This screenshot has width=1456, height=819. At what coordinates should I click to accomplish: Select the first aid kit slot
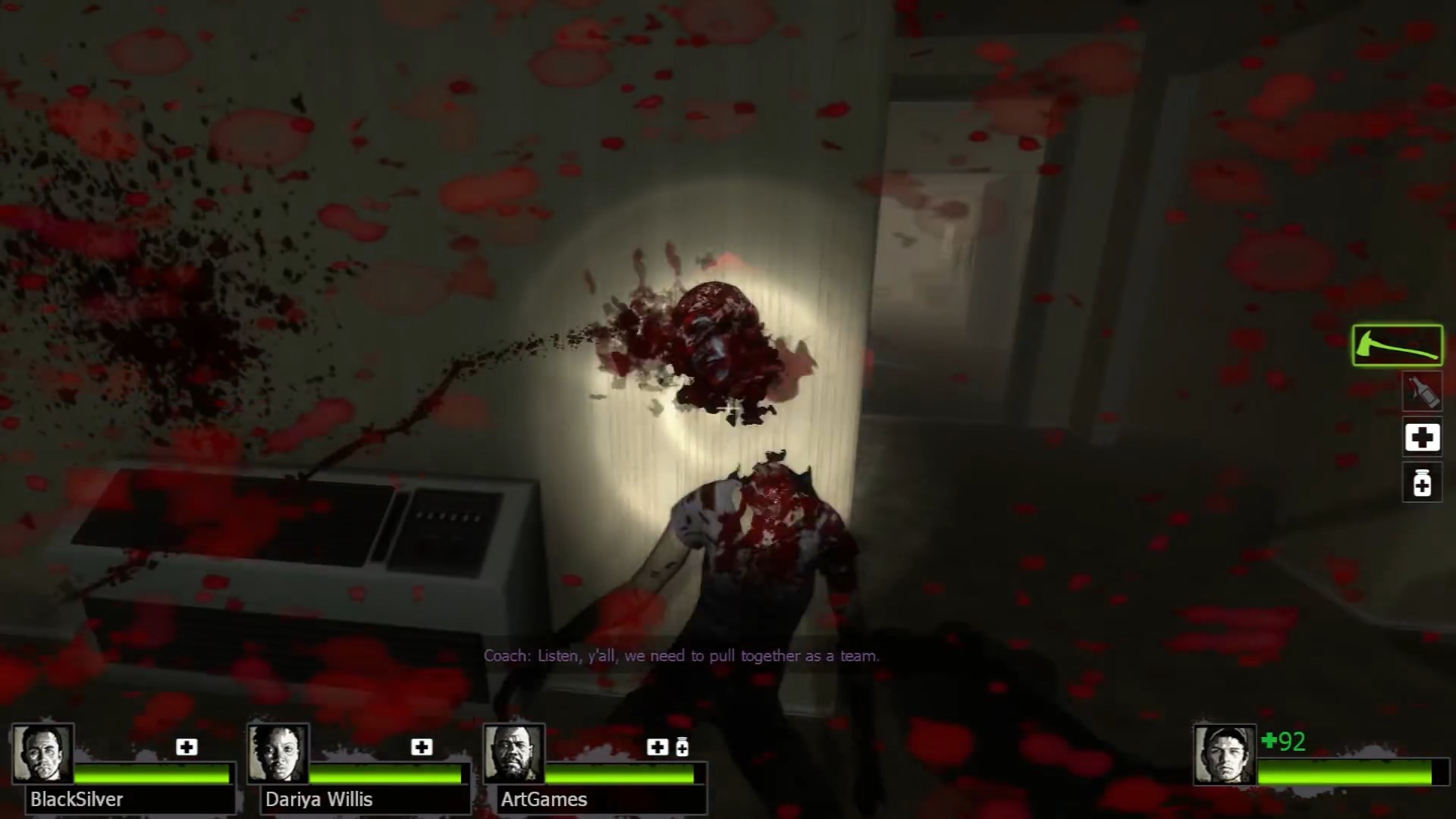coord(1422,437)
